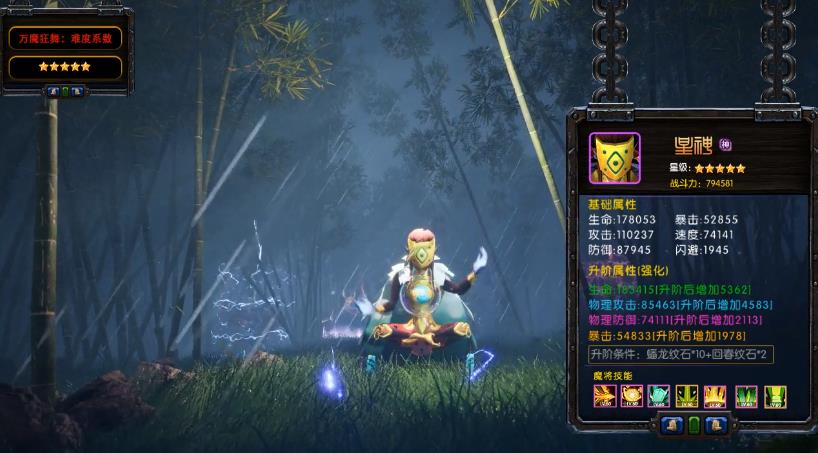Select the green mask skill icon
818x453 pixels.
688,396
